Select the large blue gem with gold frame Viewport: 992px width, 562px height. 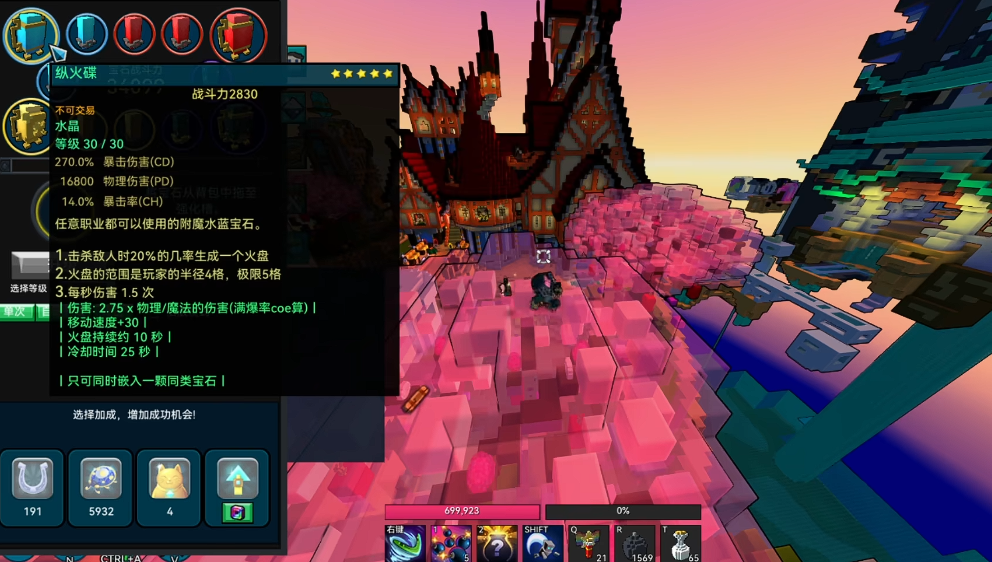tap(31, 34)
